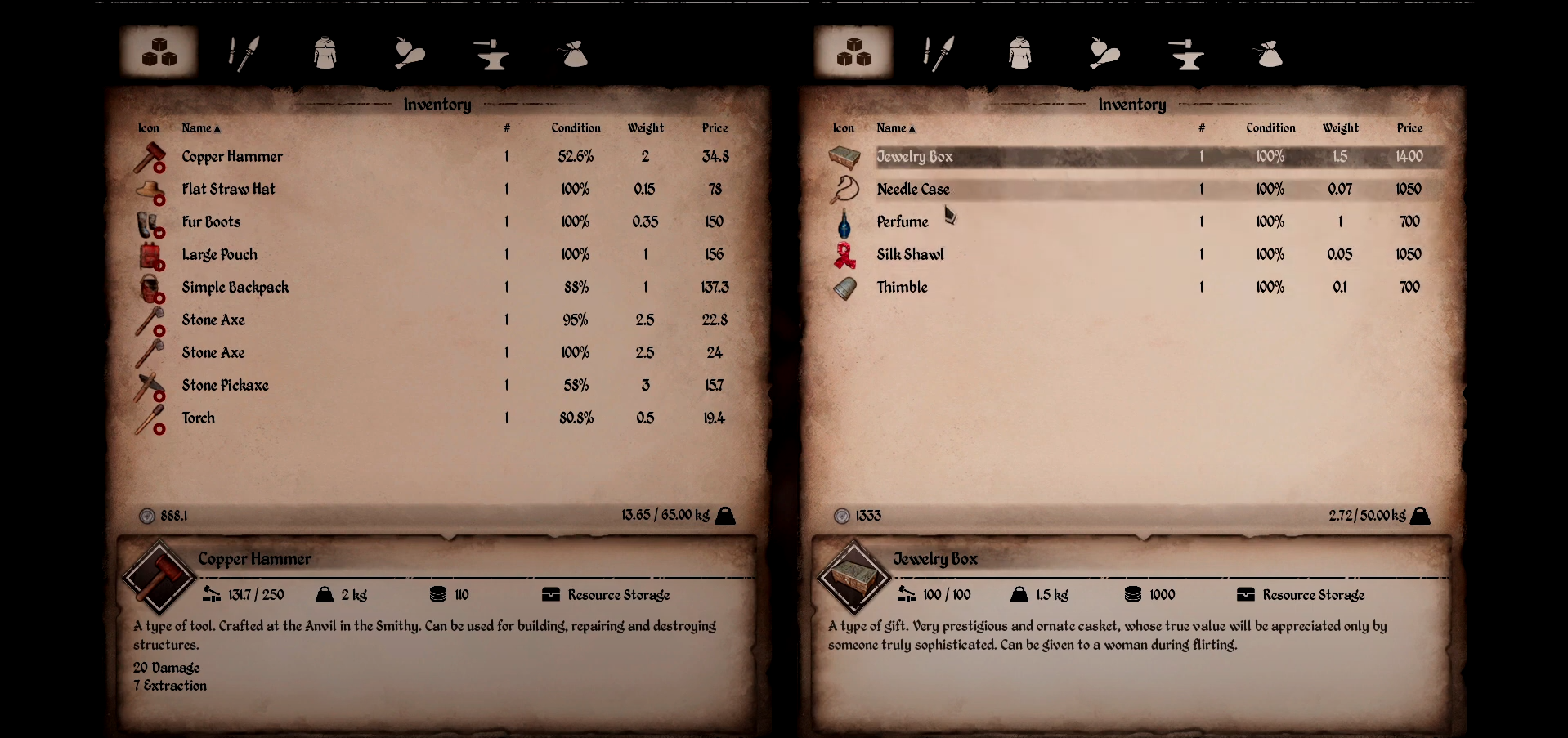The width and height of the screenshot is (1568, 738).
Task: Toggle sorting by the Price column in merchant inventory
Action: pos(1410,127)
